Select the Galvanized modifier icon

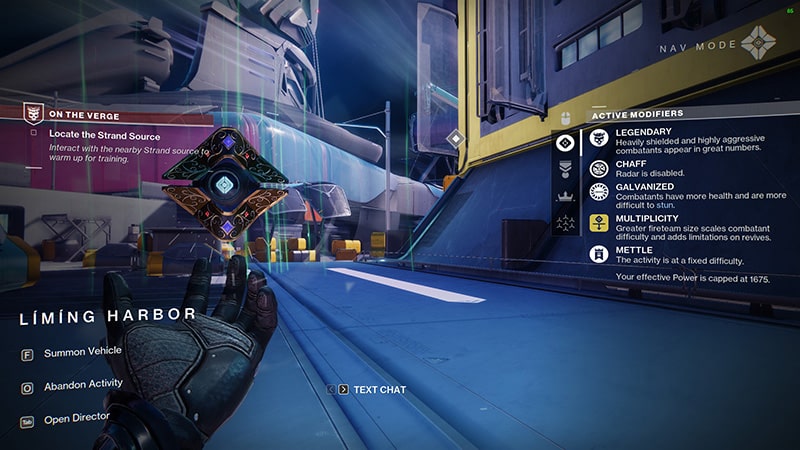click(x=599, y=192)
